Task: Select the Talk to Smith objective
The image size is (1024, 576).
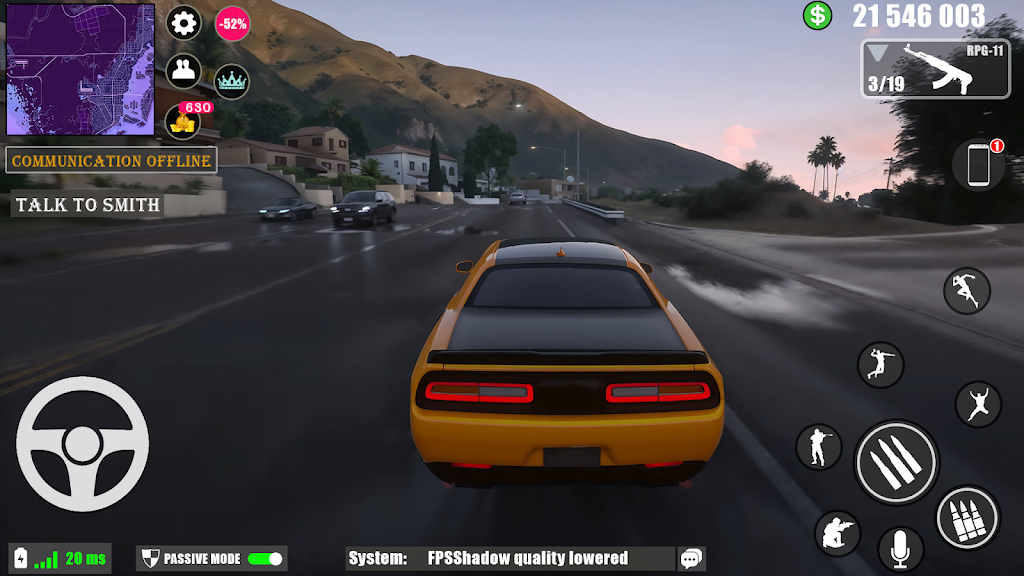Action: [x=88, y=205]
